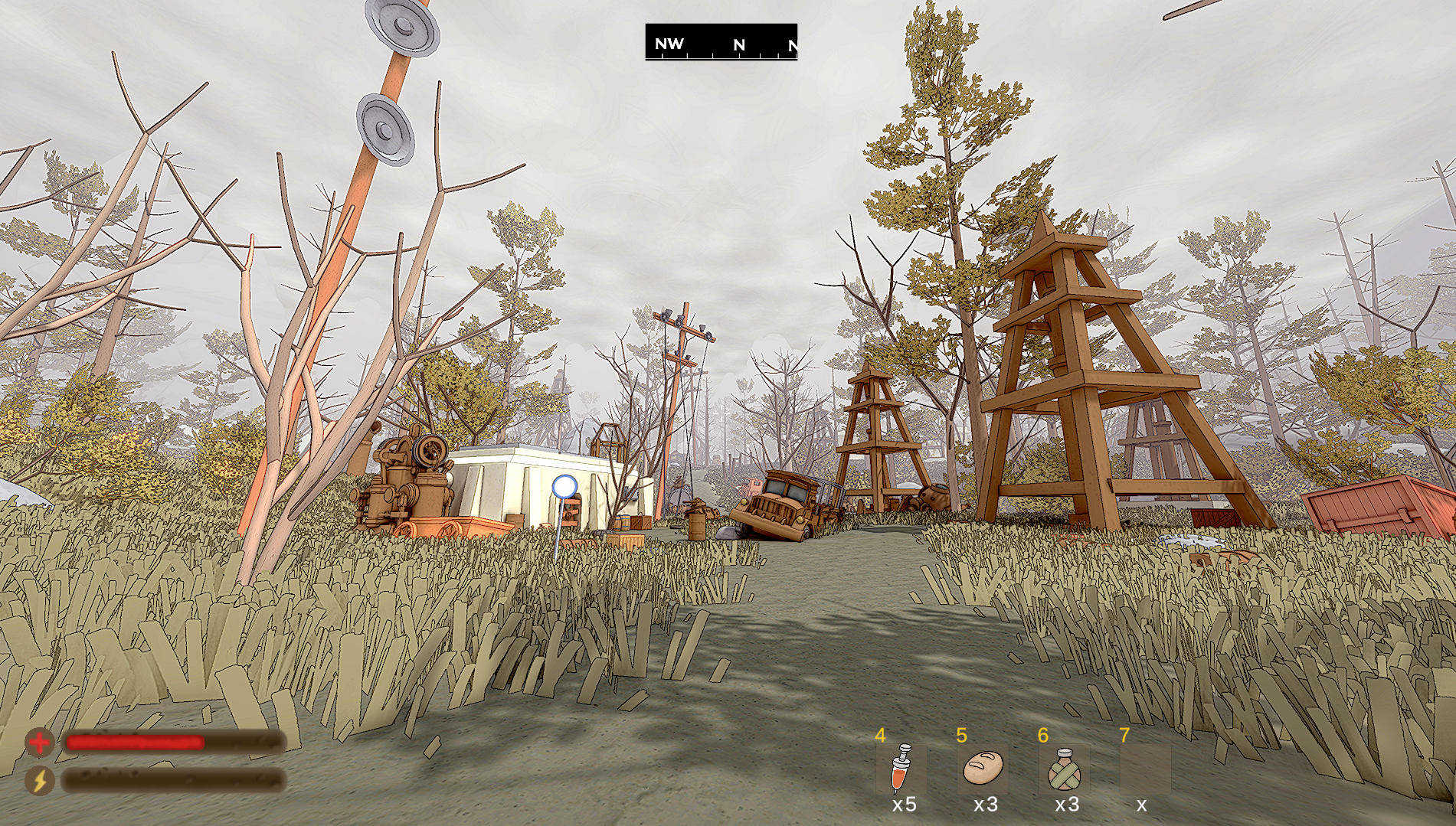The height and width of the screenshot is (826, 1456).
Task: Choose the bread loaf slot
Action: (x=983, y=769)
